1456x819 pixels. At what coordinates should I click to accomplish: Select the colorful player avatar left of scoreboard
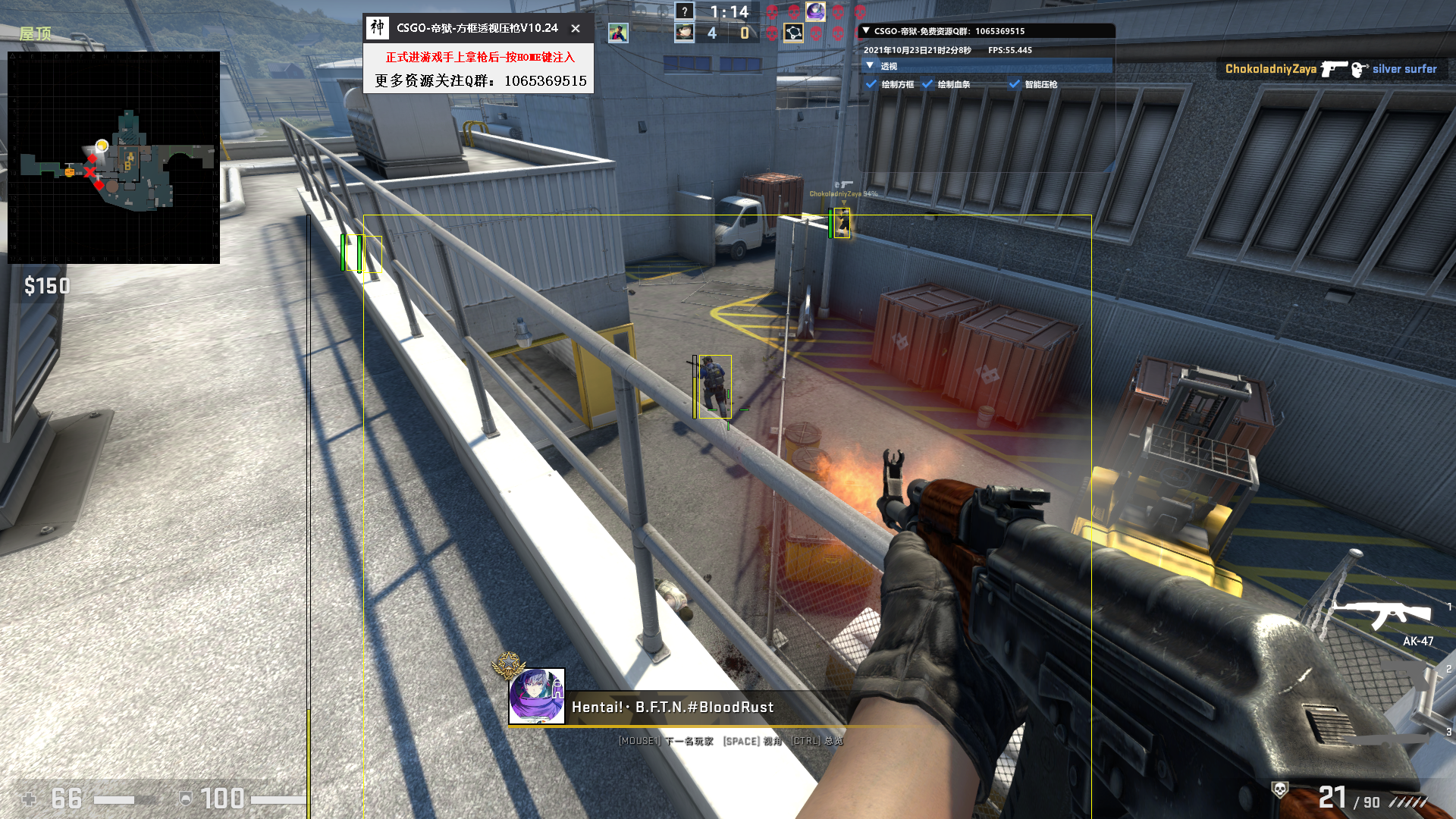tap(618, 33)
